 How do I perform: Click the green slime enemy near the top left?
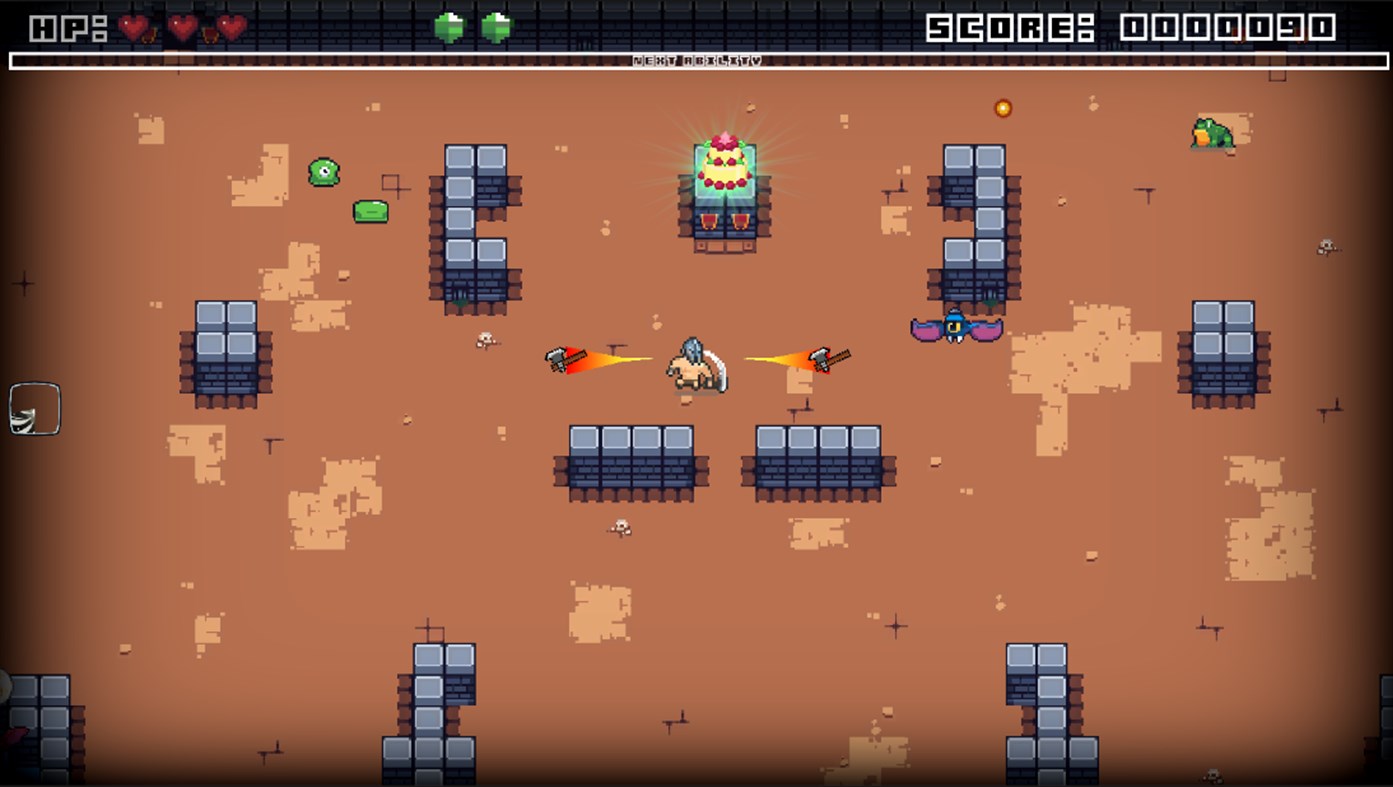pos(322,172)
